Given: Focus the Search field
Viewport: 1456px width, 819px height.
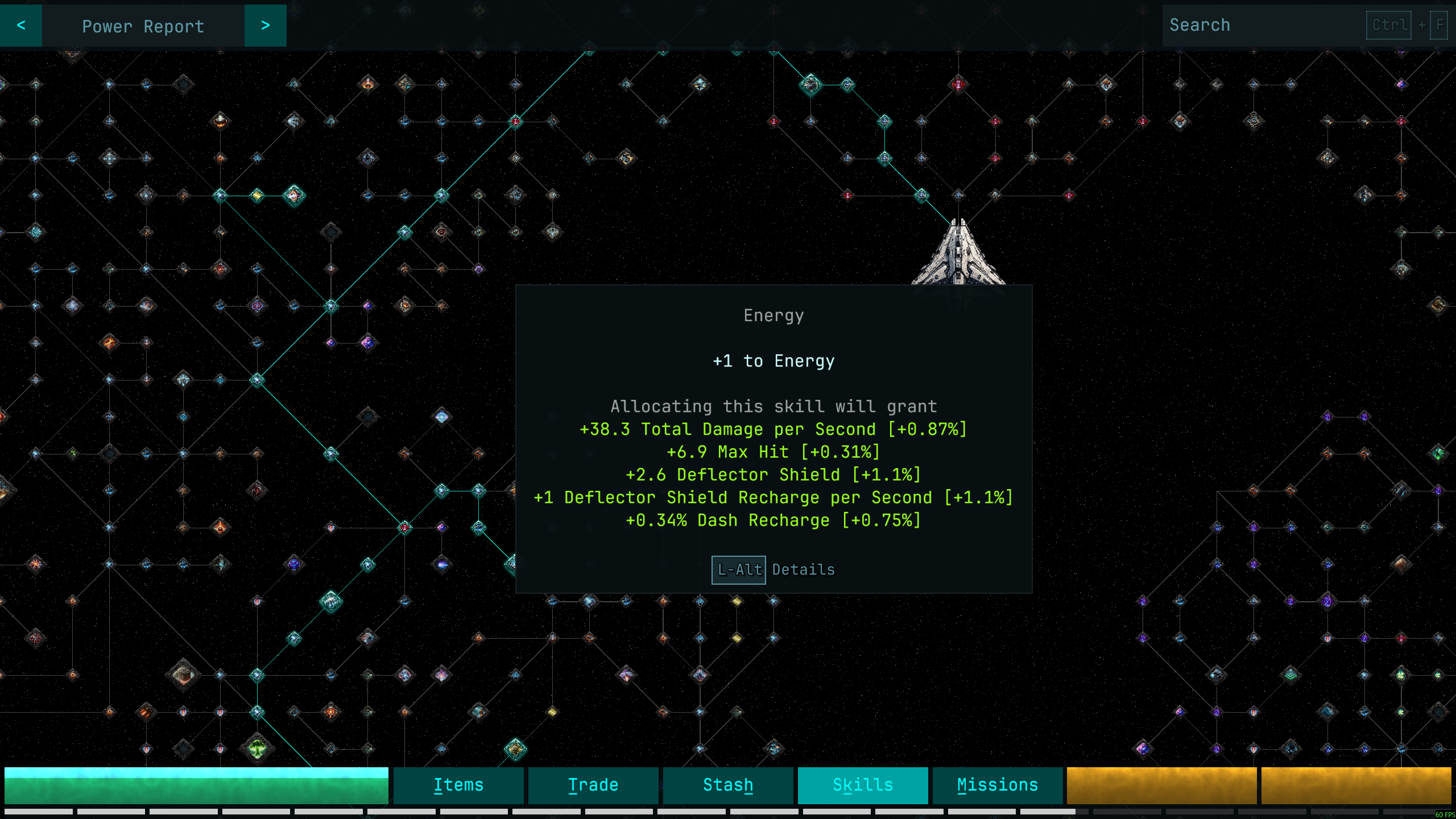Looking at the screenshot, I should coord(1263,26).
